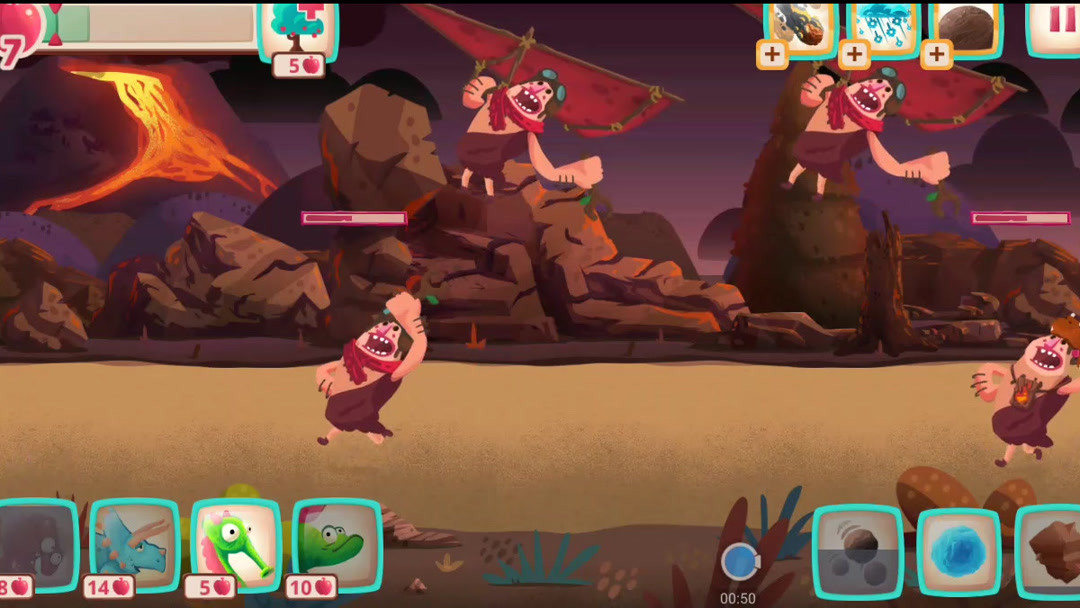Select the greyed-out dark dinosaur card
The width and height of the screenshot is (1080, 608).
[37, 545]
